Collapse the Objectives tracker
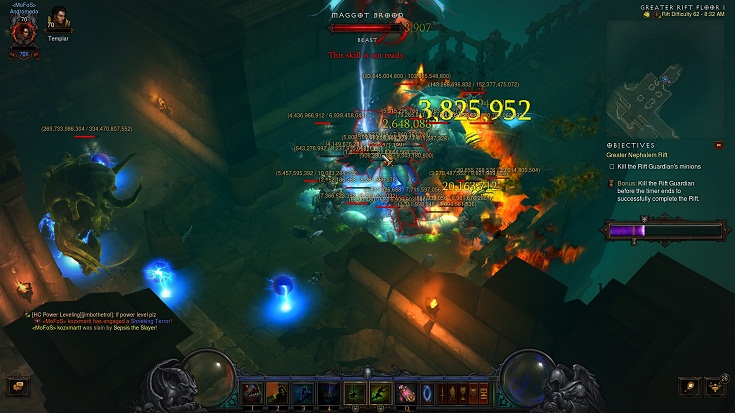Screen dimensions: 735x413 tap(718, 145)
